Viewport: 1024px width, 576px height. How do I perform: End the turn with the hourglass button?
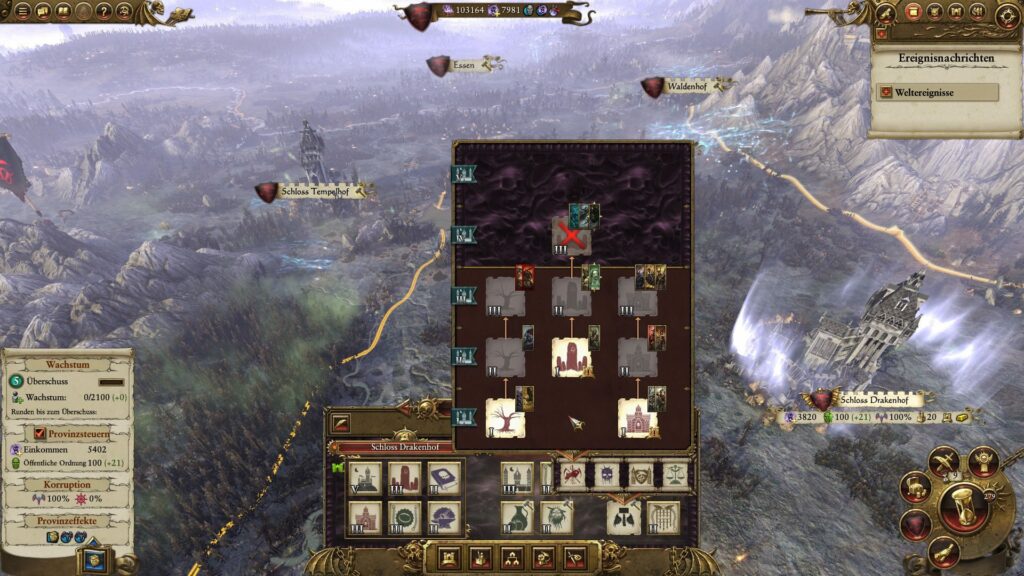[964, 509]
